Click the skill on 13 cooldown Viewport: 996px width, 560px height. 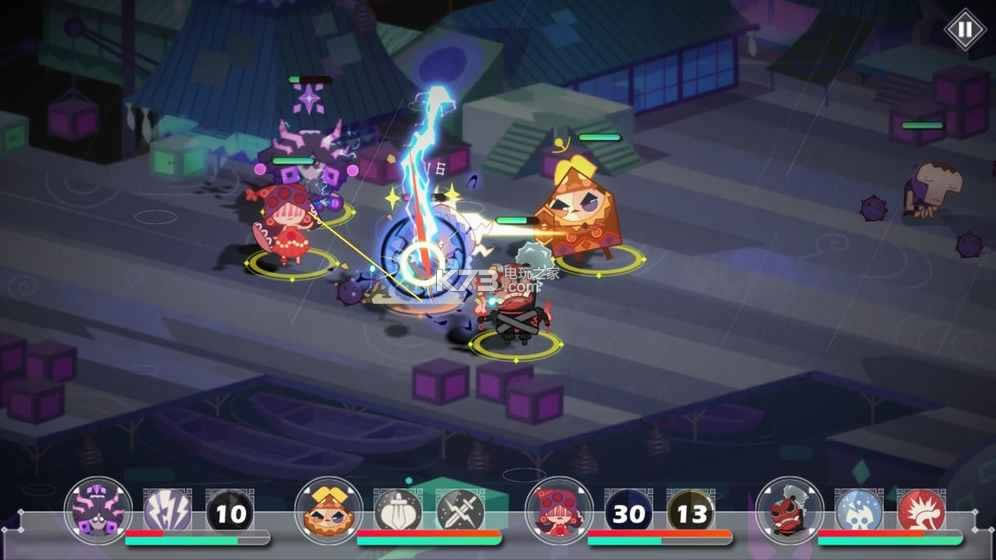click(691, 513)
